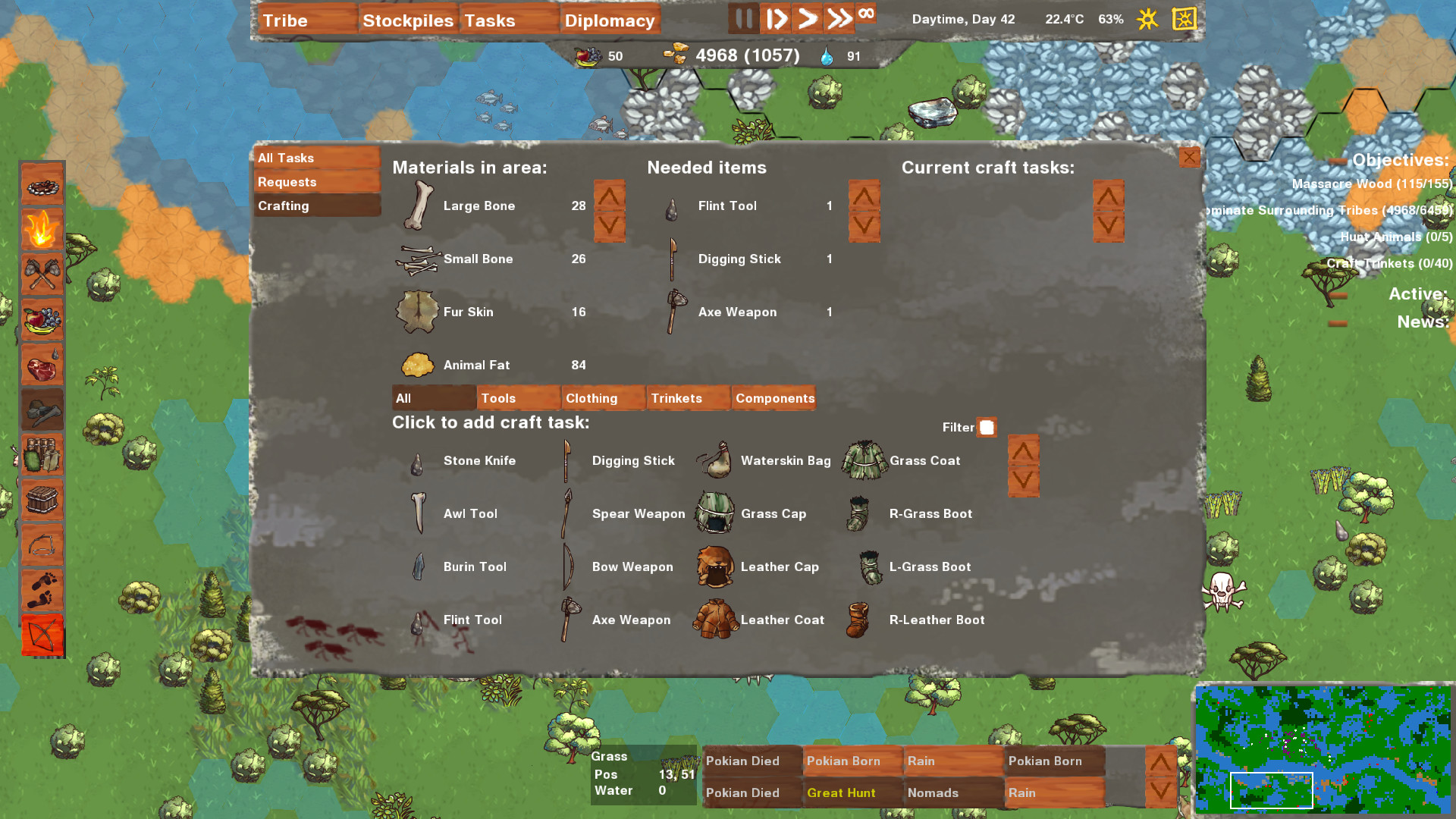The width and height of the screenshot is (1456, 819).
Task: Increase Flint Tool needed count with up arrow
Action: 864,196
